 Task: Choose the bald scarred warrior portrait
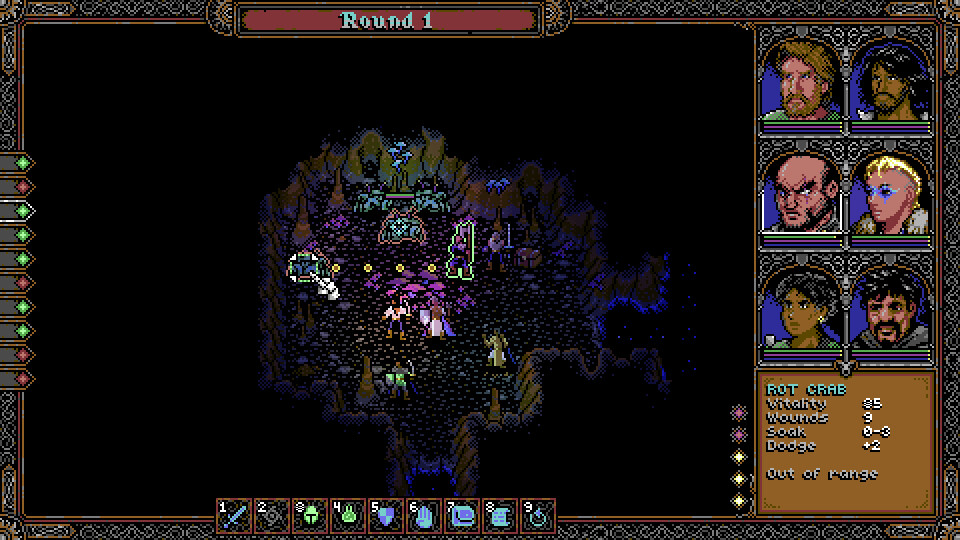click(x=802, y=194)
